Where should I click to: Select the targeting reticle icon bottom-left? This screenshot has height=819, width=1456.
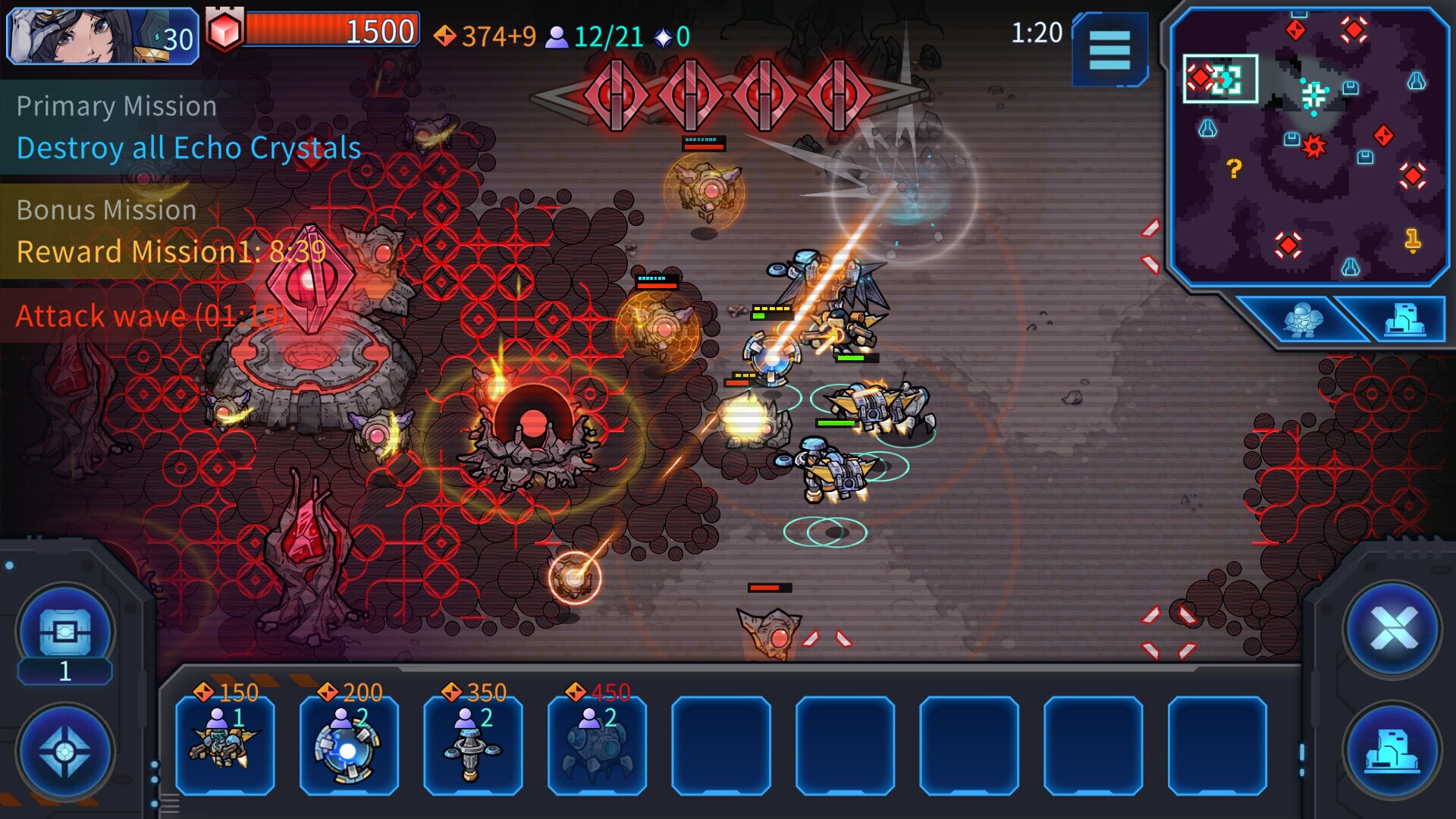(x=65, y=751)
